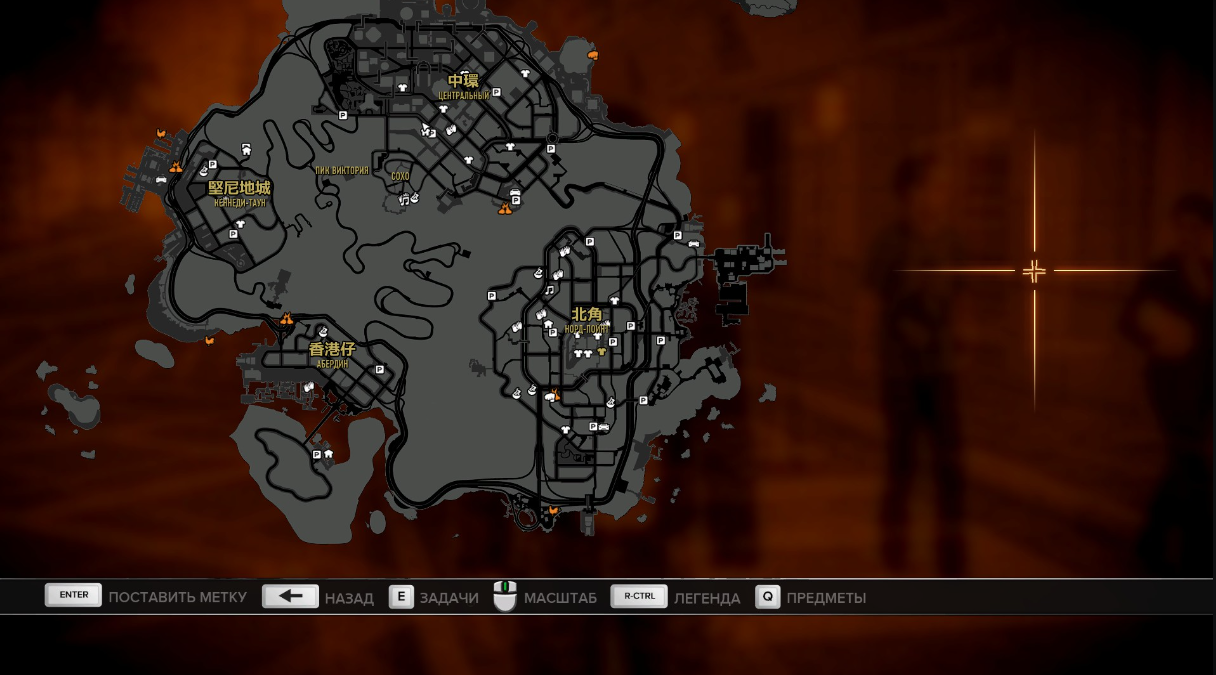Choose the safehouse icon above Кеннеди-Таун
This screenshot has height=675, width=1216.
246,149
